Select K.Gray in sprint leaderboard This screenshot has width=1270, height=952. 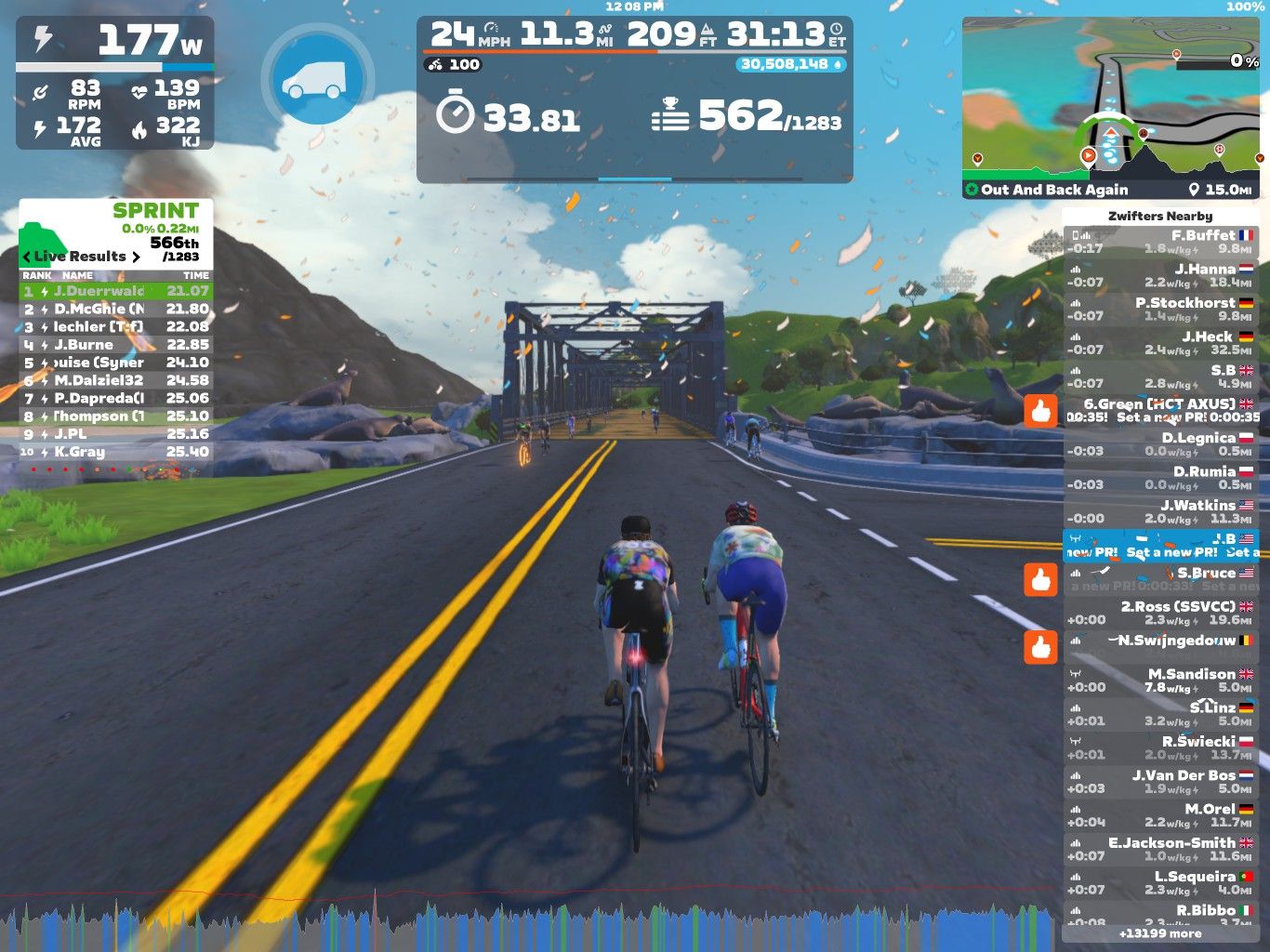pyautogui.click(x=116, y=452)
